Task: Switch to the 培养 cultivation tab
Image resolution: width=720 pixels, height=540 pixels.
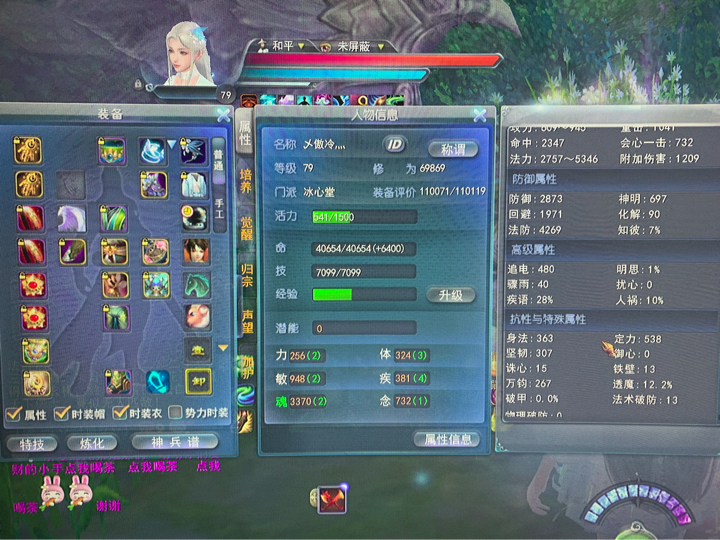Action: 246,179
